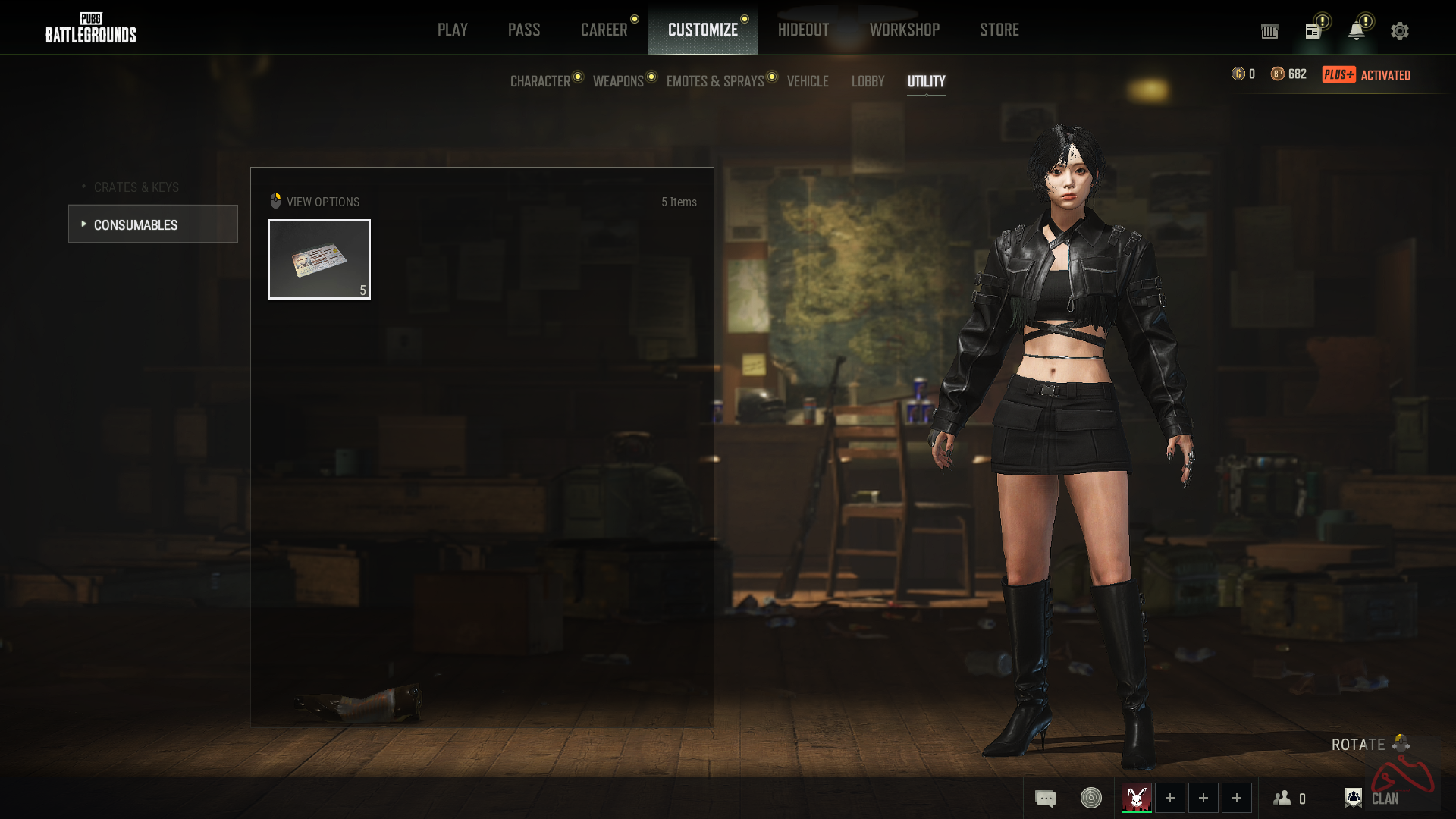
Task: Switch to the PASS tab
Action: coord(524,30)
